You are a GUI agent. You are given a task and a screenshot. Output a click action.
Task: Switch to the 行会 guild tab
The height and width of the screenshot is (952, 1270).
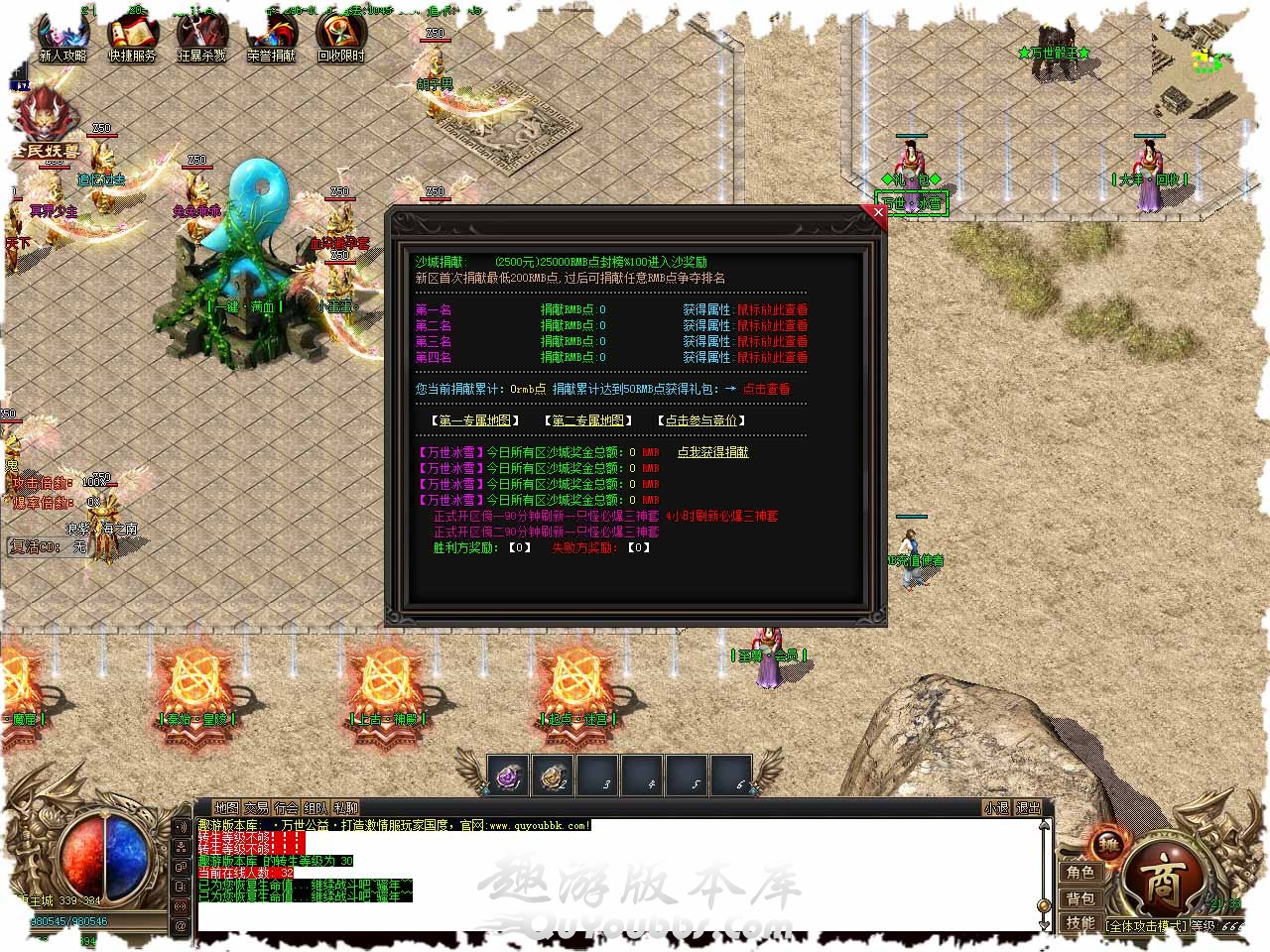(x=286, y=808)
